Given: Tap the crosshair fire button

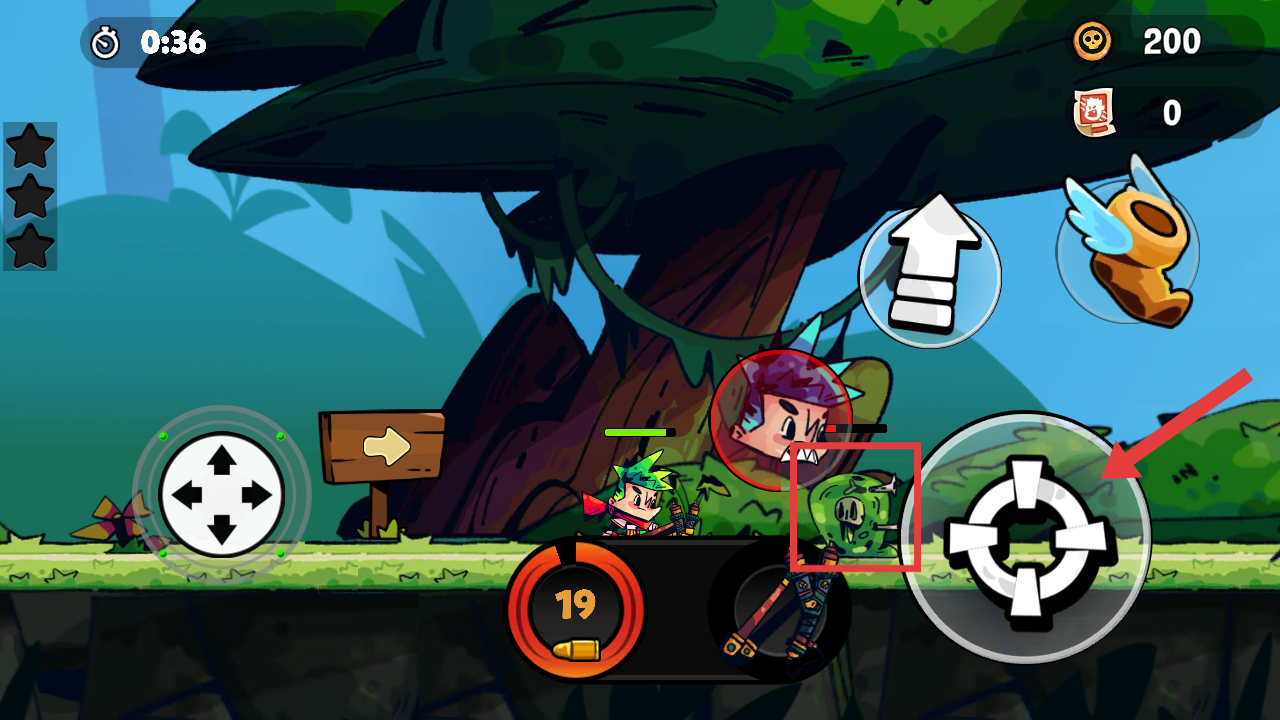Looking at the screenshot, I should coord(1027,537).
